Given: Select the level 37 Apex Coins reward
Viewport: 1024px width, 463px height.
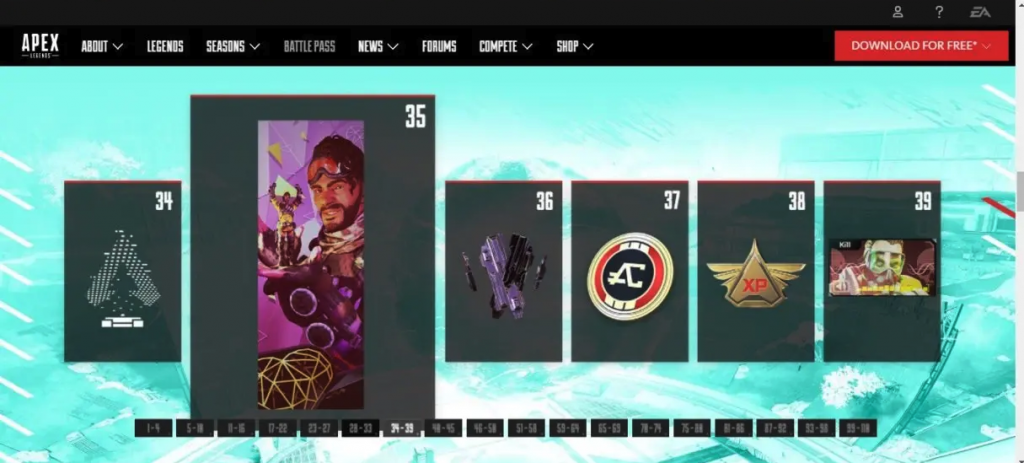Looking at the screenshot, I should click(x=630, y=271).
